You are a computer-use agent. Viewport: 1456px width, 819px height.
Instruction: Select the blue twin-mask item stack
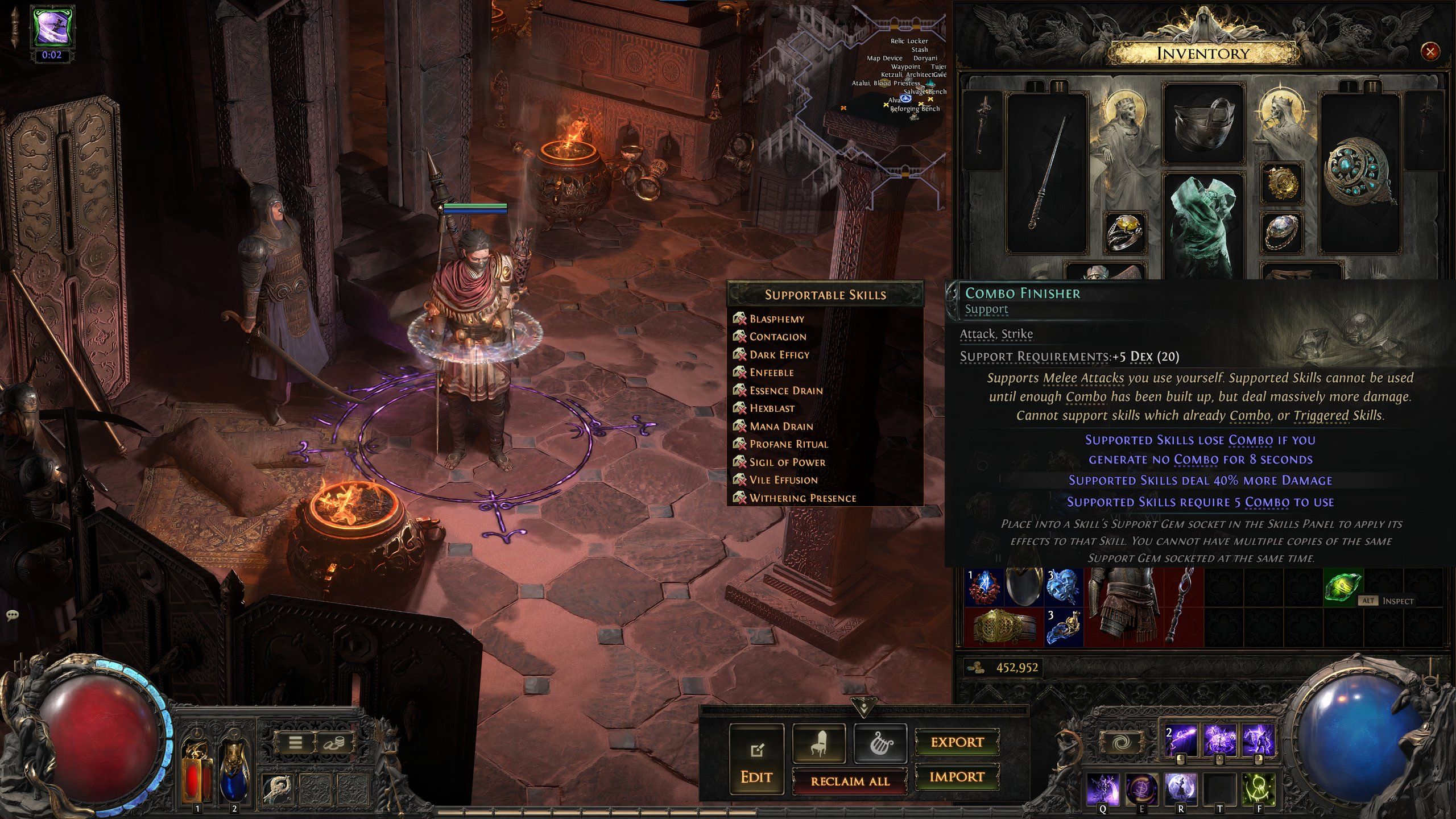pos(1064,587)
